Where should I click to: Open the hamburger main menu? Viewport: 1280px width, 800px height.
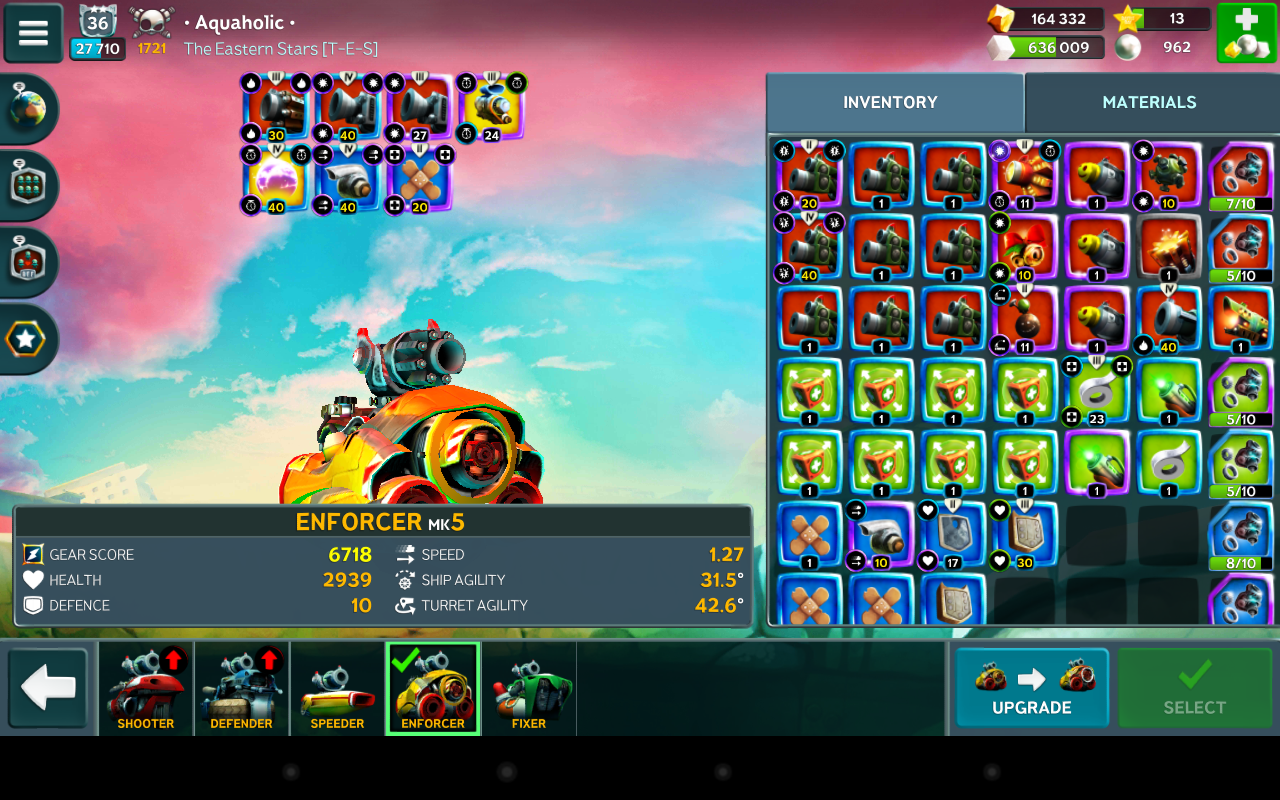(x=33, y=32)
